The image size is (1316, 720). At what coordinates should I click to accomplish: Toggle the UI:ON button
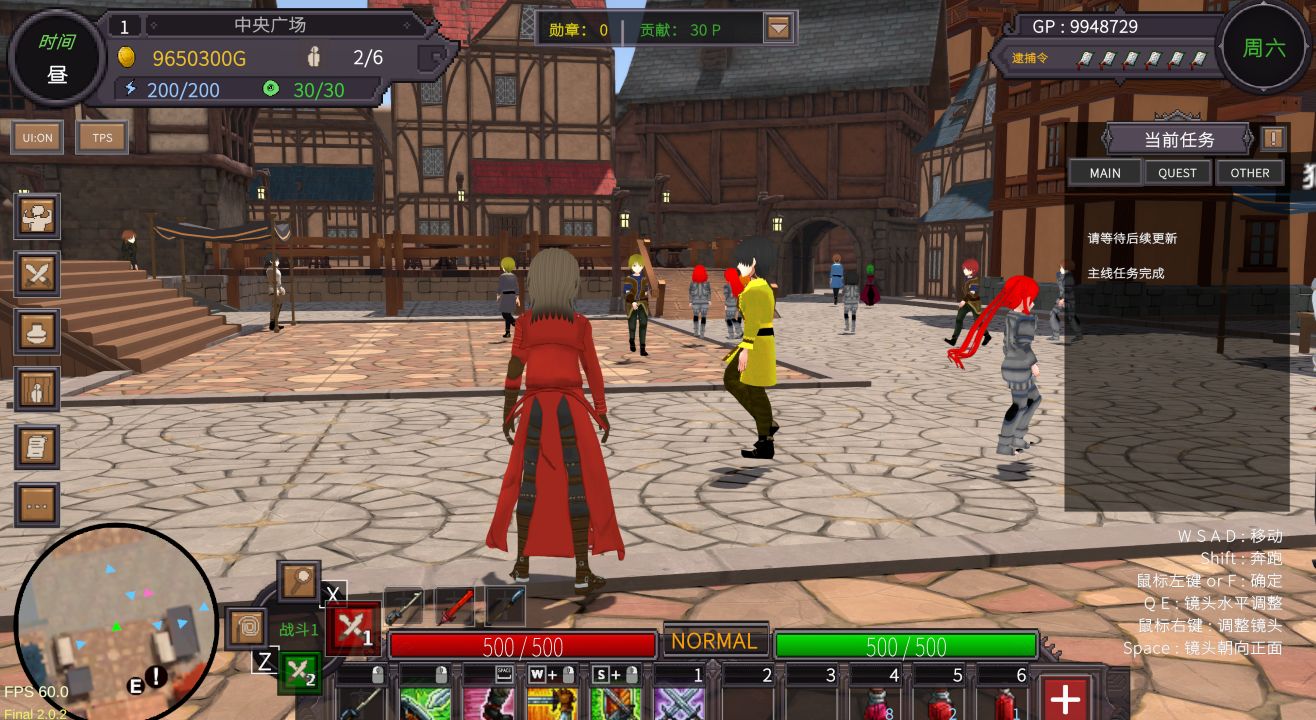pyautogui.click(x=38, y=138)
